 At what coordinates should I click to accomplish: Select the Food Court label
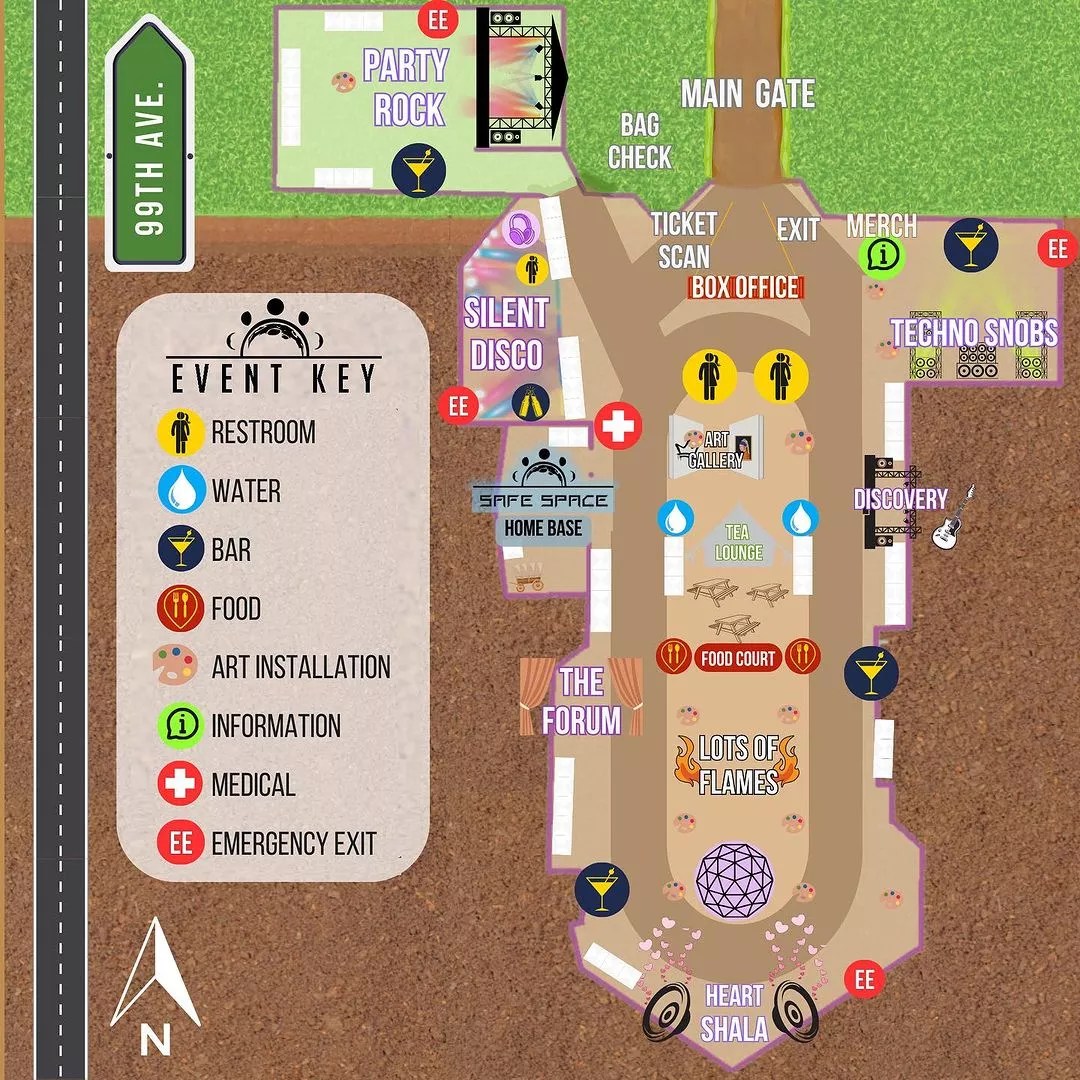738,658
